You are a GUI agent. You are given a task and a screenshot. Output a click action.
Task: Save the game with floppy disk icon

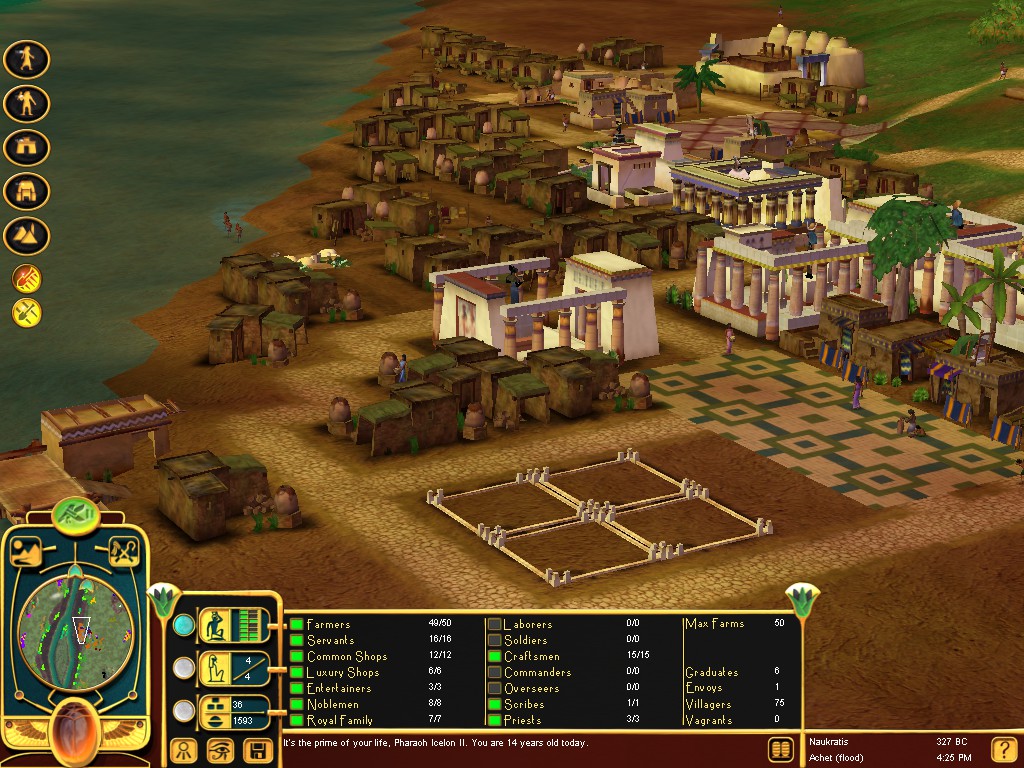tap(258, 750)
